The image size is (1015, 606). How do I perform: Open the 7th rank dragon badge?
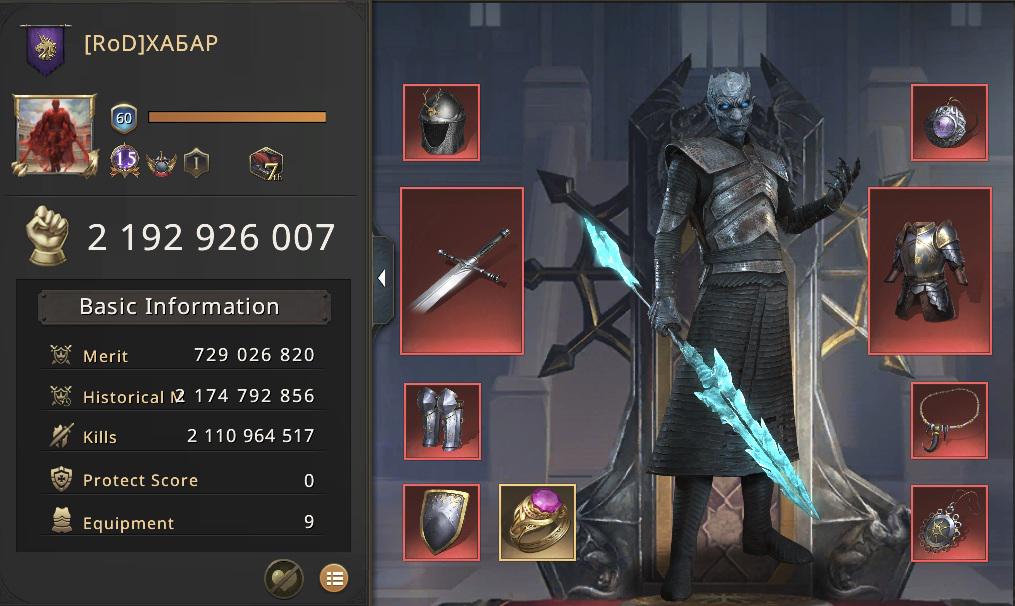266,163
